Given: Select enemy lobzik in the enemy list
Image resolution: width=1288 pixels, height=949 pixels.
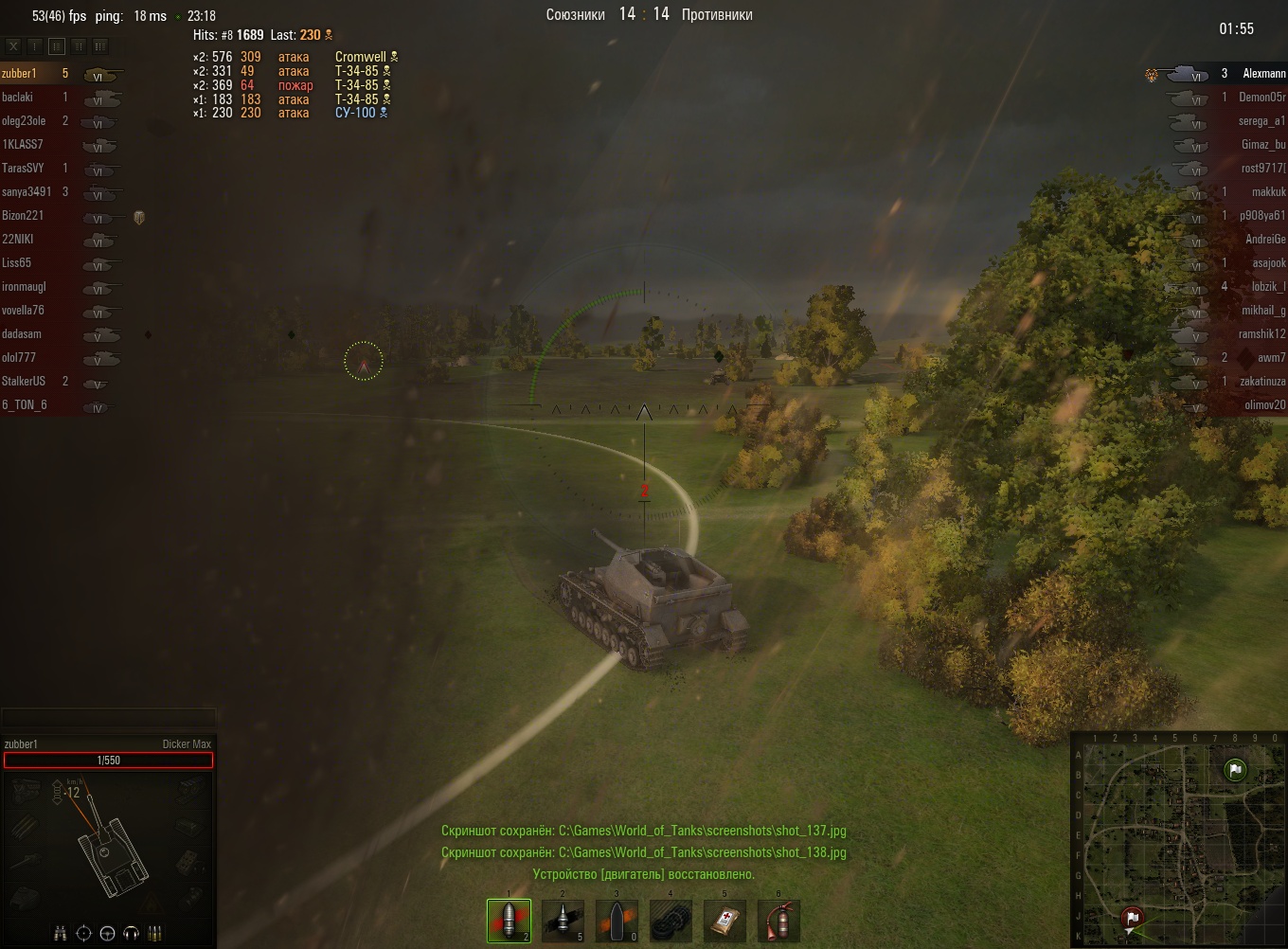Looking at the screenshot, I should click(1267, 287).
